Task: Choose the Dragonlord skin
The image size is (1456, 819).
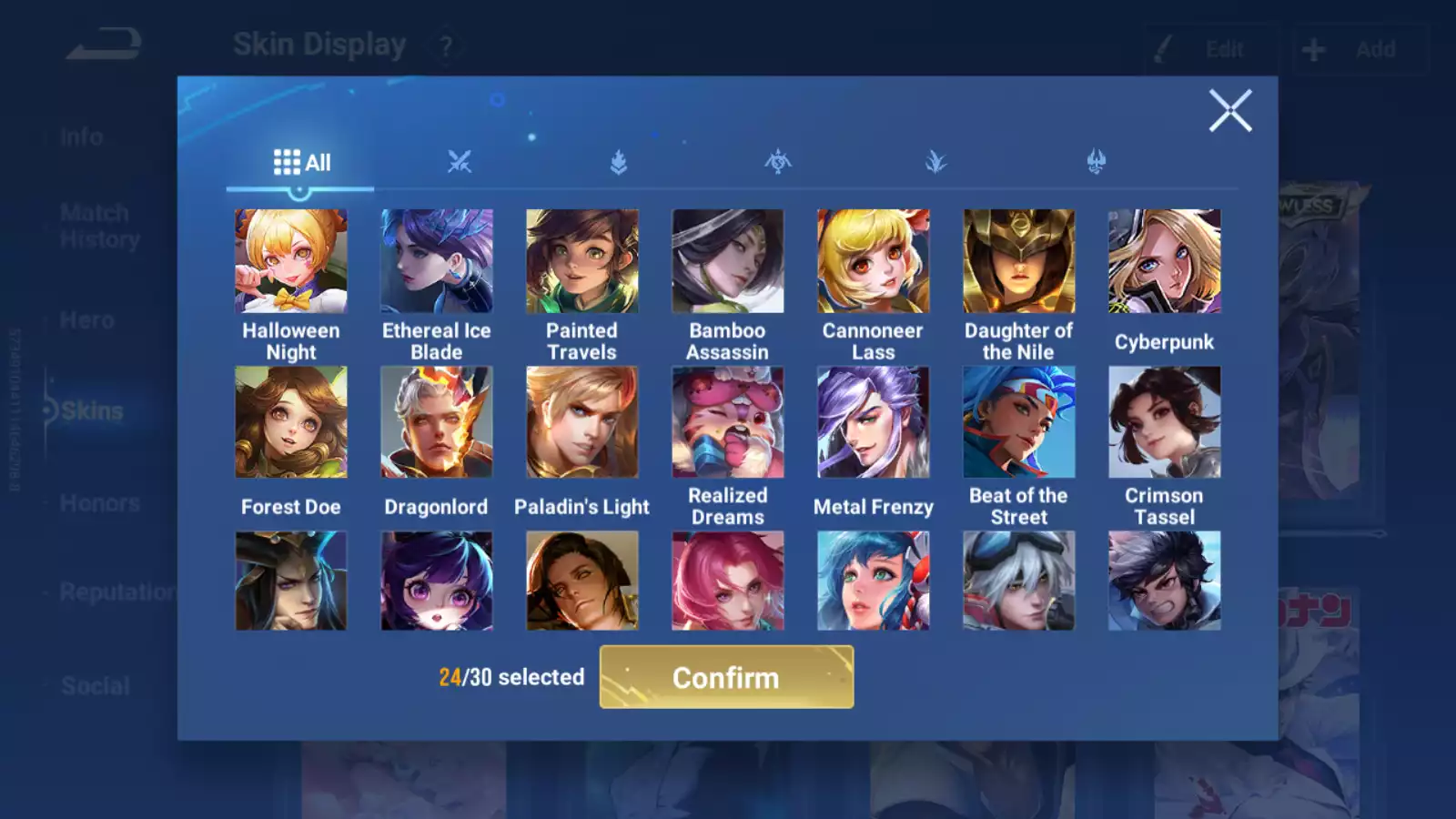Action: [x=436, y=422]
